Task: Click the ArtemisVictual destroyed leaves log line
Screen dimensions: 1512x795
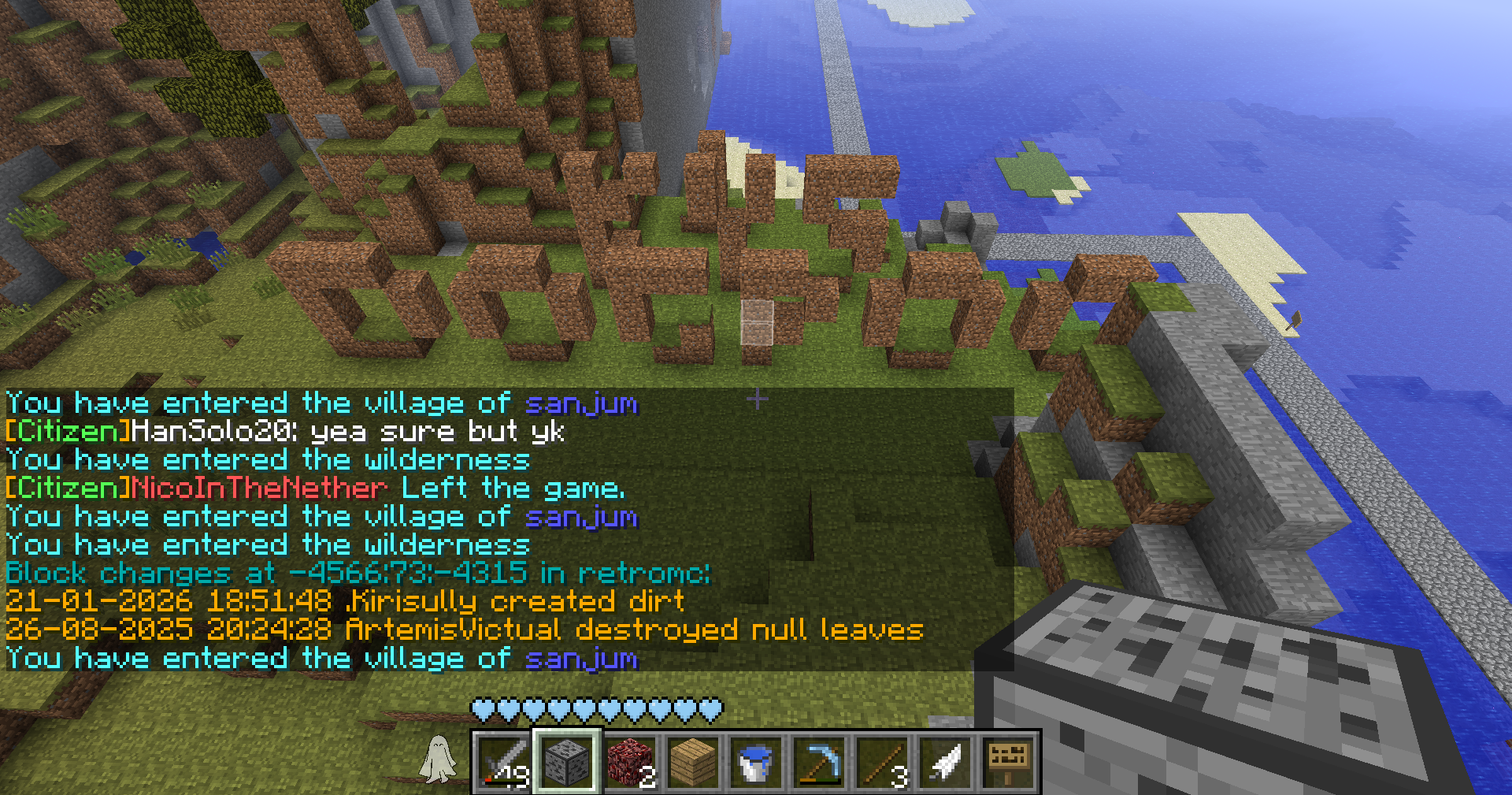Action: 464,630
